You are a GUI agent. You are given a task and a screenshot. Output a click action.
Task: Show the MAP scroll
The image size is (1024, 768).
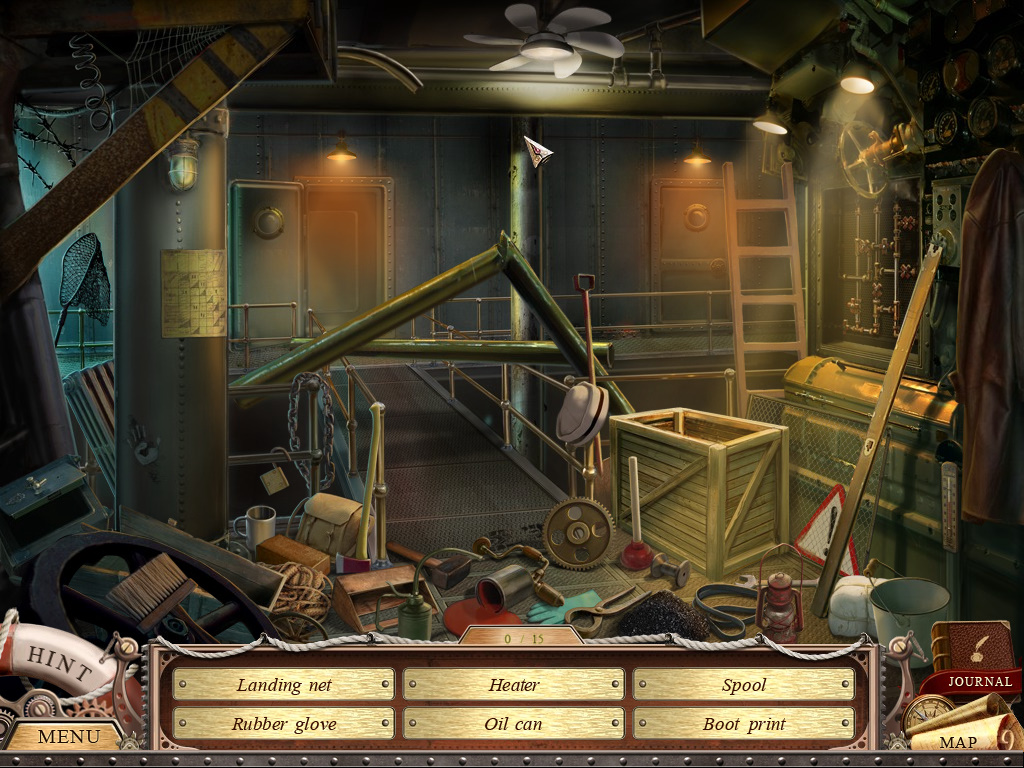coord(958,742)
